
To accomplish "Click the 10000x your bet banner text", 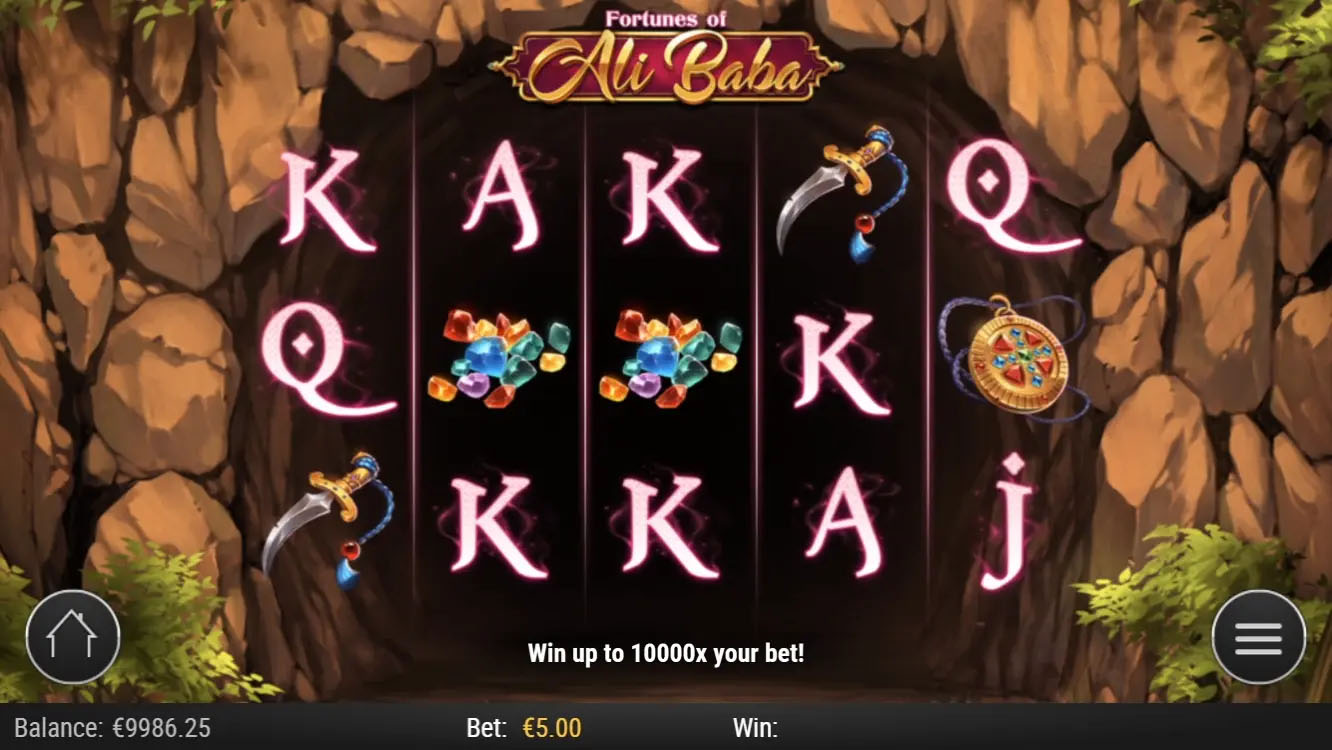I will [666, 653].
